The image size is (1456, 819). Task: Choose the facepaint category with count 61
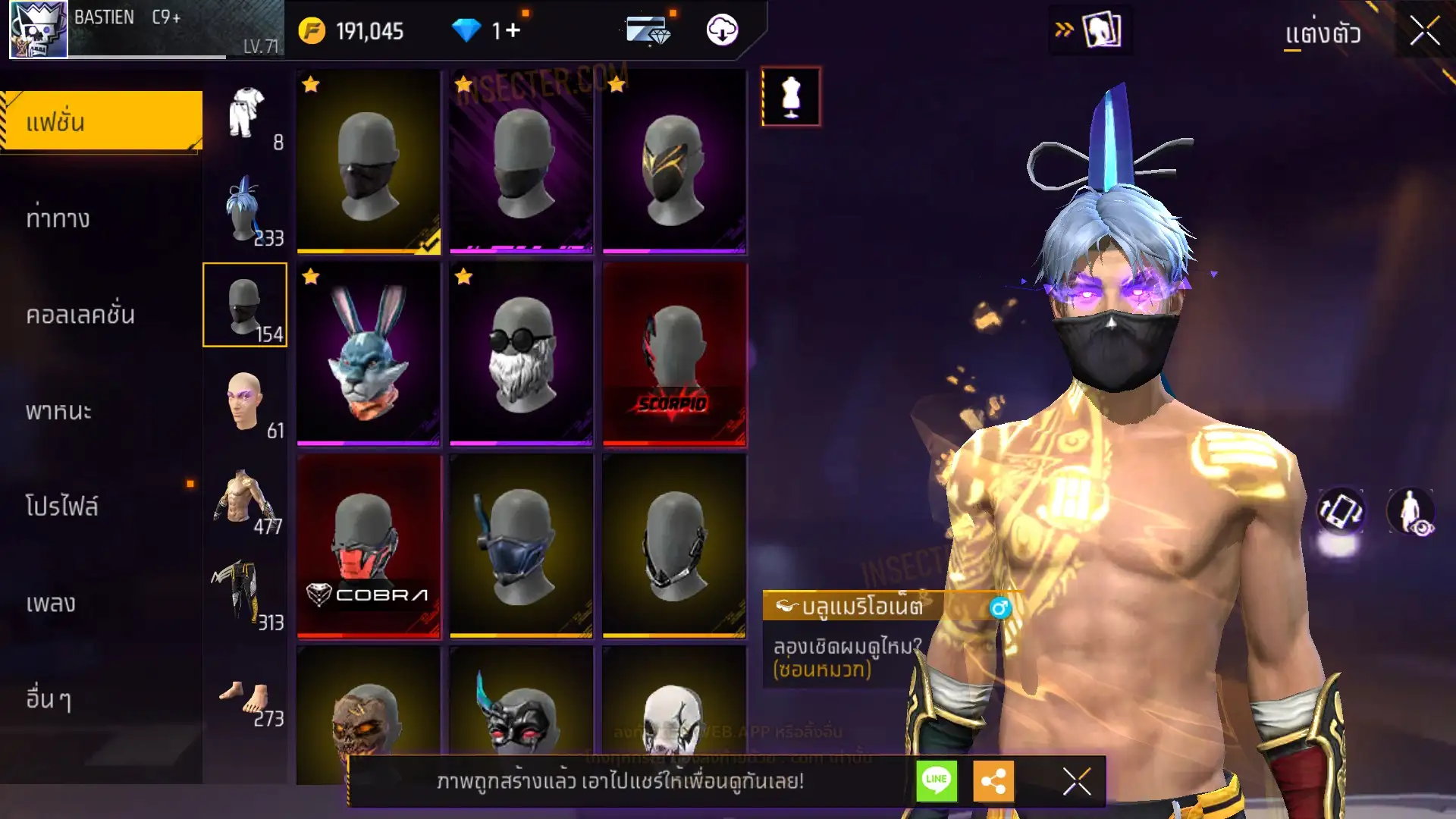tap(245, 402)
